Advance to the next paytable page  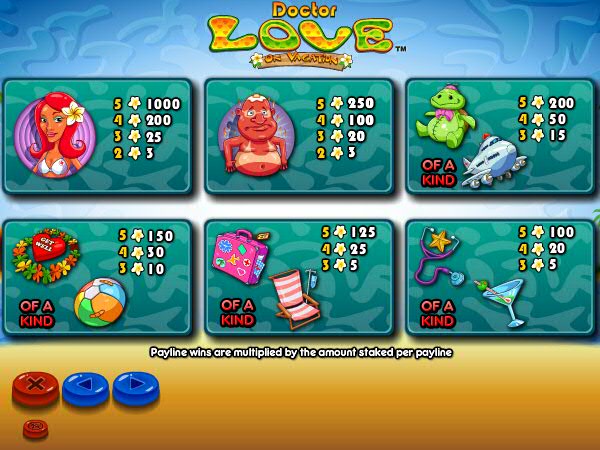pyautogui.click(x=135, y=384)
